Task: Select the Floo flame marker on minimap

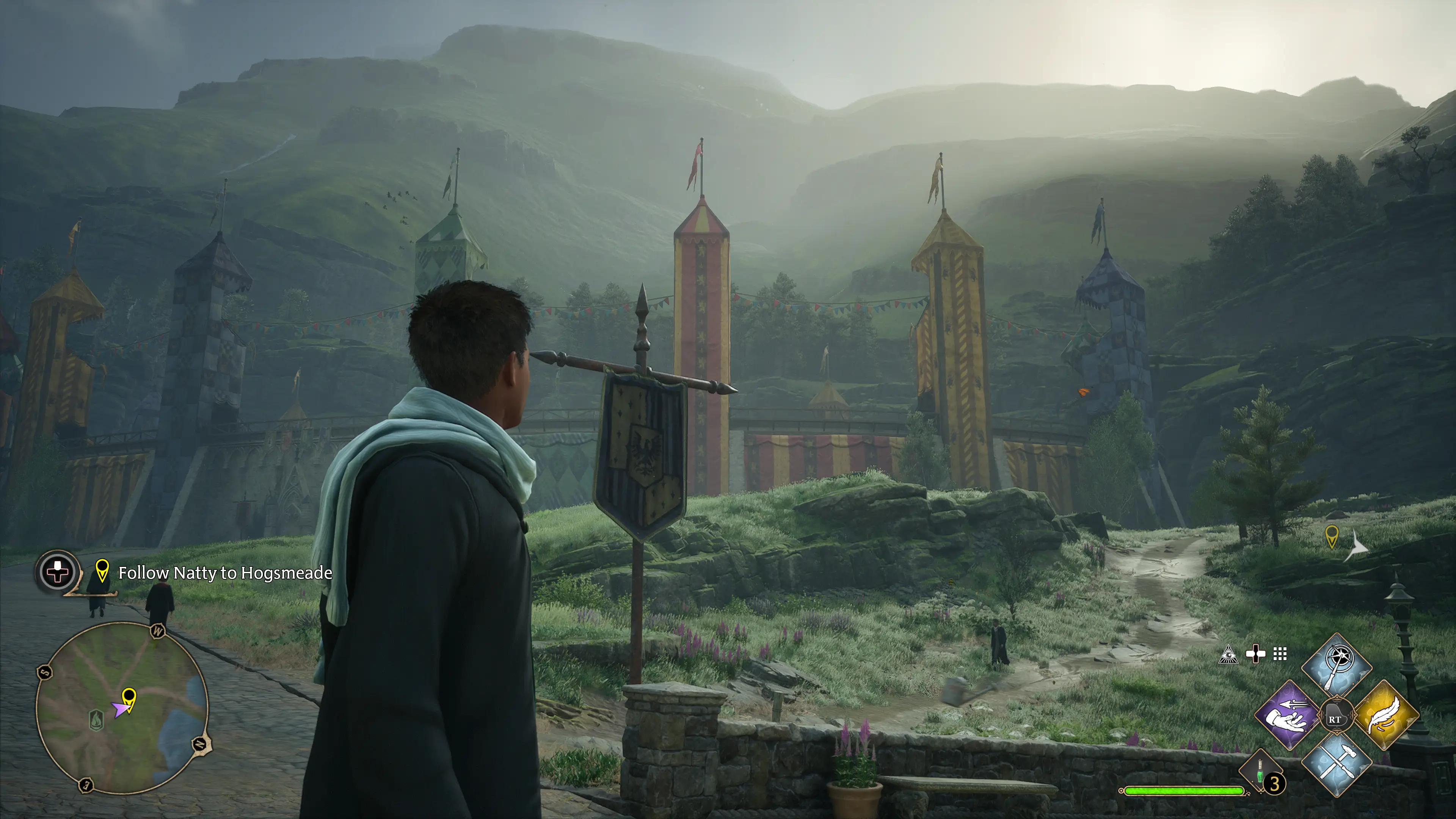Action: (97, 720)
